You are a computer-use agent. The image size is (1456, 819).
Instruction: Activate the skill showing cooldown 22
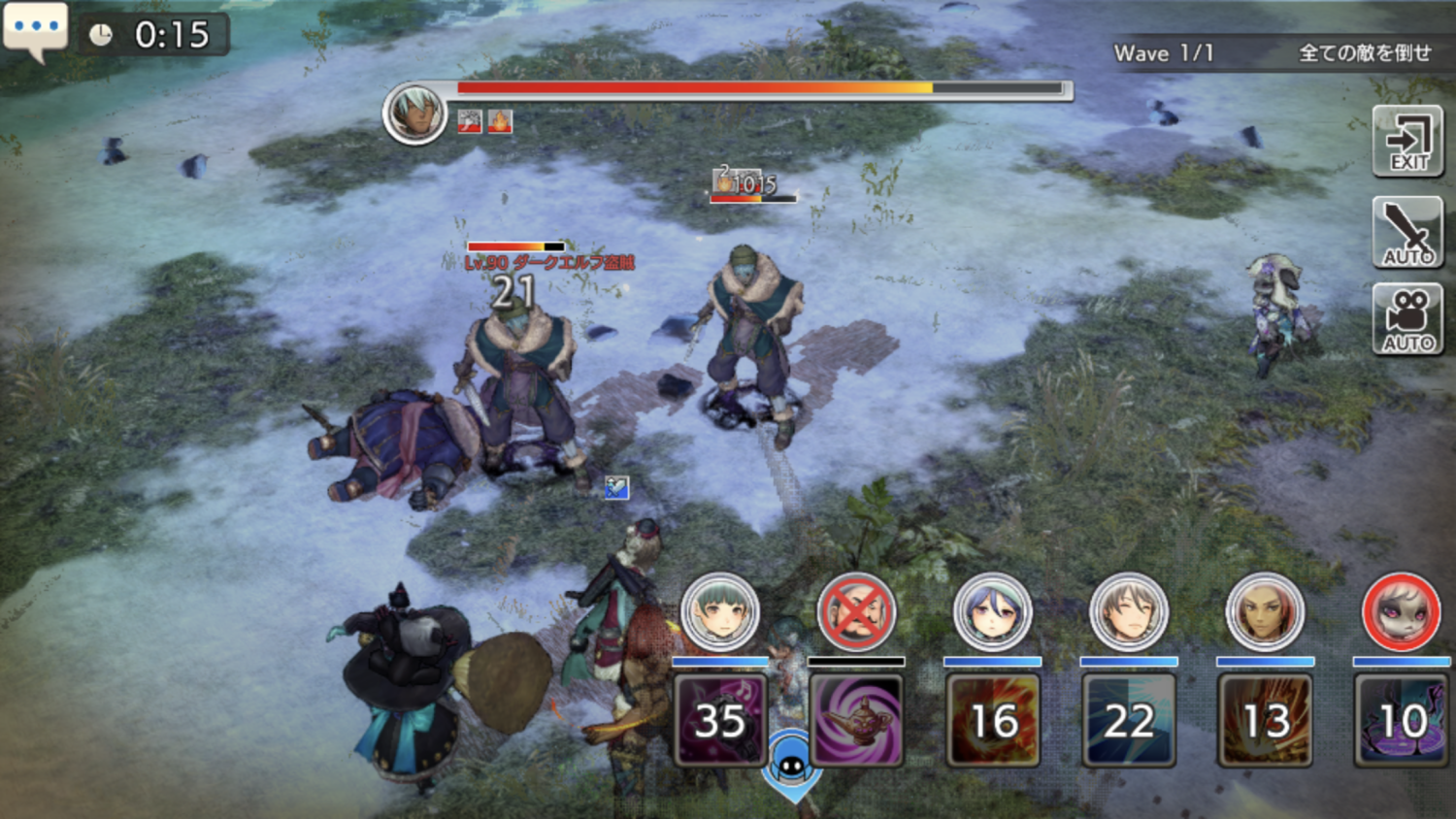click(x=1128, y=720)
